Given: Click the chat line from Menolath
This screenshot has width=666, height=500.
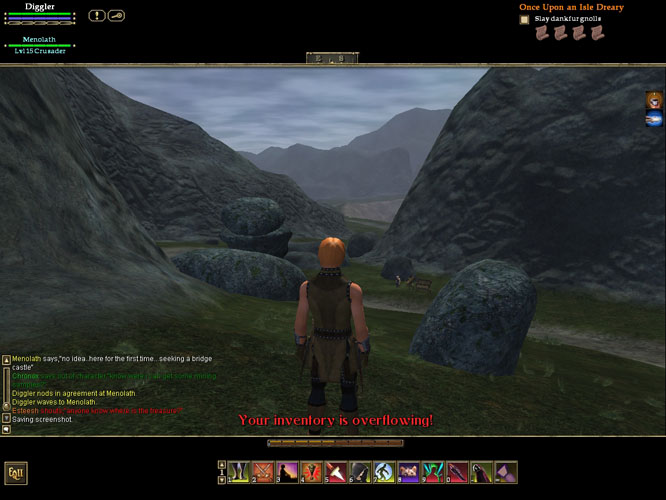Looking at the screenshot, I should pos(112,359).
